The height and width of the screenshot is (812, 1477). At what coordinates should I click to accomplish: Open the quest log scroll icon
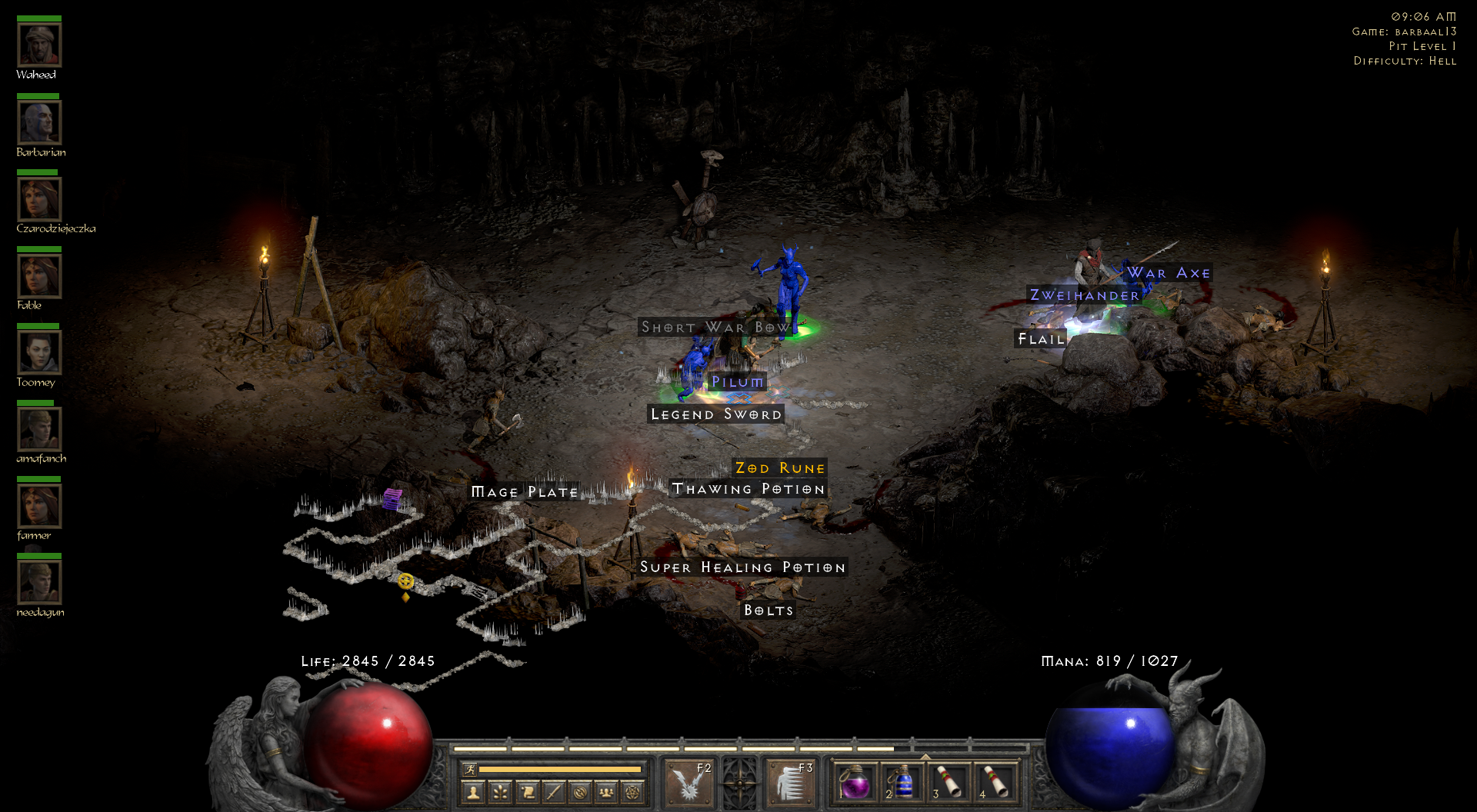pyautogui.click(x=527, y=793)
